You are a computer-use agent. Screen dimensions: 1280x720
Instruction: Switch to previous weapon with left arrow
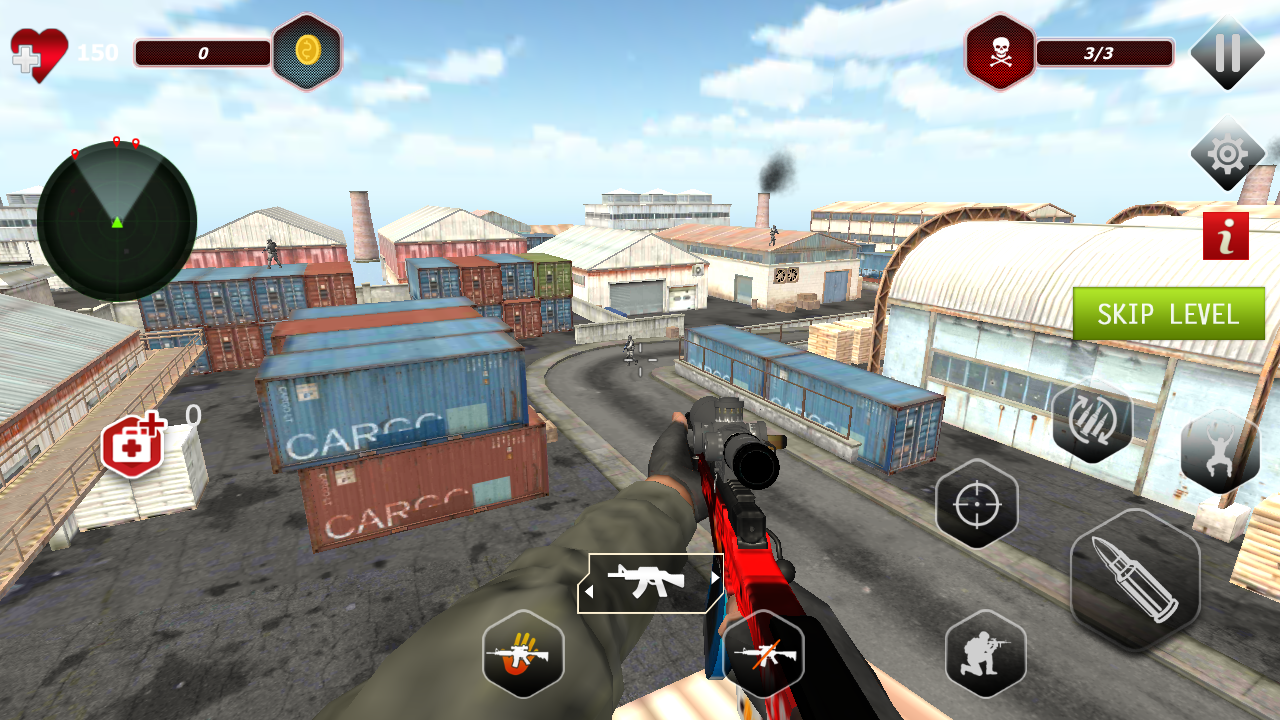(x=589, y=591)
